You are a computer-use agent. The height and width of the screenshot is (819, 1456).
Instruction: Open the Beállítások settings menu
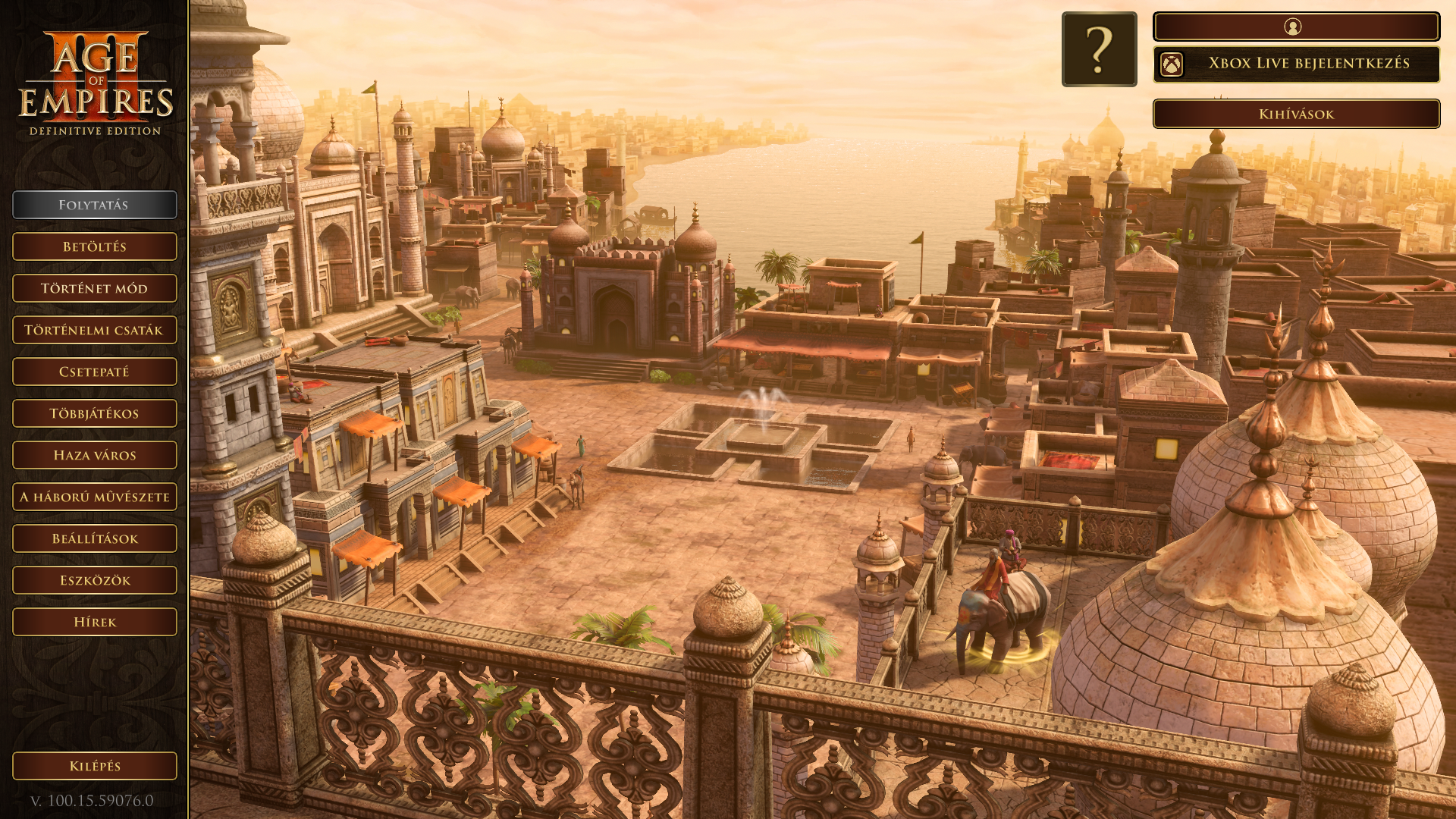click(x=95, y=538)
